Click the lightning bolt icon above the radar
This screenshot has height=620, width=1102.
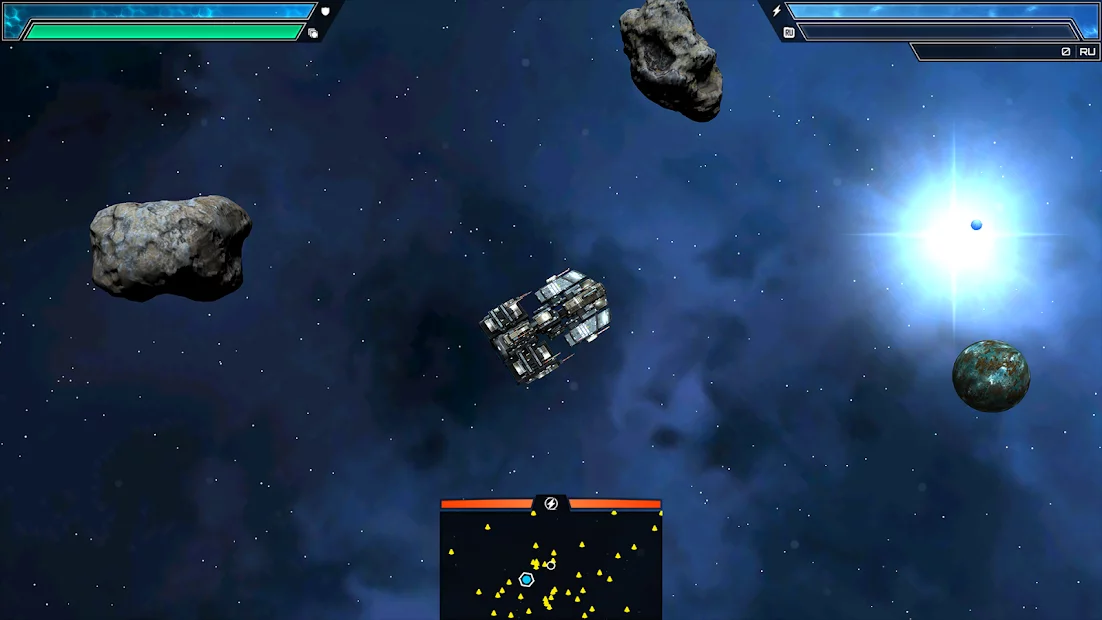[551, 503]
